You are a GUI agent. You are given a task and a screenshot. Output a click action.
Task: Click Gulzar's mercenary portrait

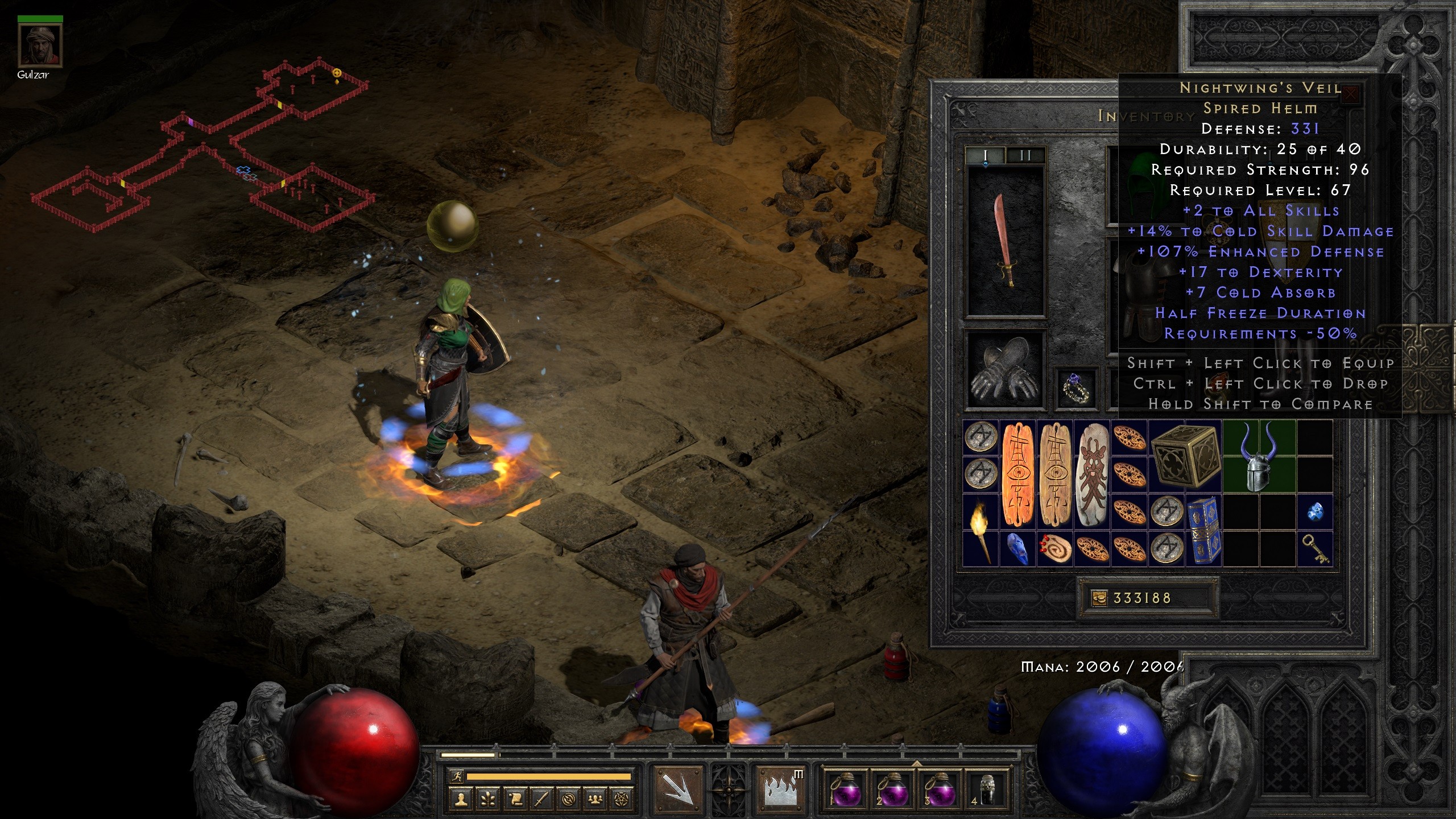[x=40, y=45]
